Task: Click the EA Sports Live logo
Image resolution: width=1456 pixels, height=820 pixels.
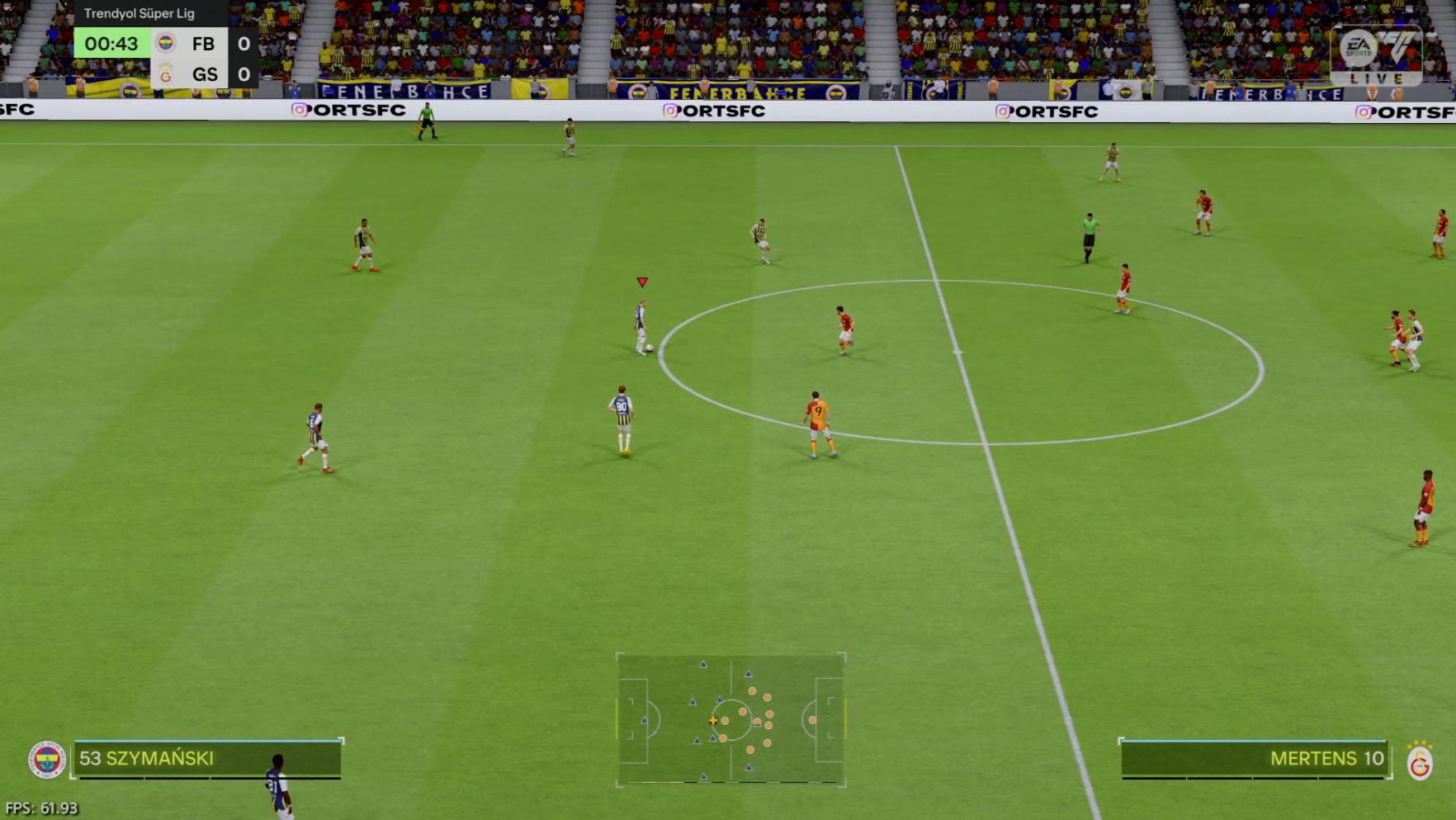Action: point(1376,56)
